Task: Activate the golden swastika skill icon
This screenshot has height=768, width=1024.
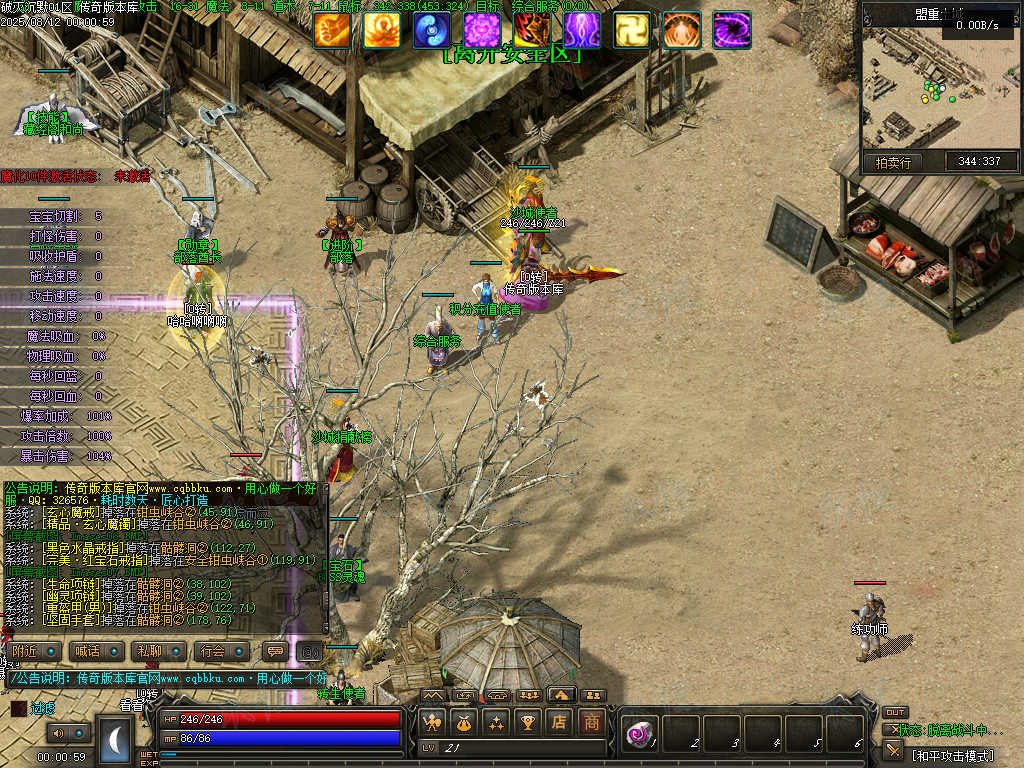Action: (x=632, y=31)
